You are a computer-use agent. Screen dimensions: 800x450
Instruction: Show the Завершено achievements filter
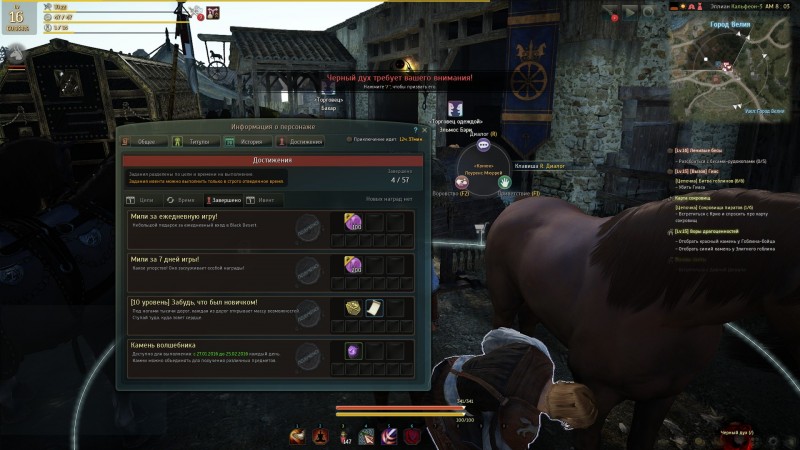(224, 200)
